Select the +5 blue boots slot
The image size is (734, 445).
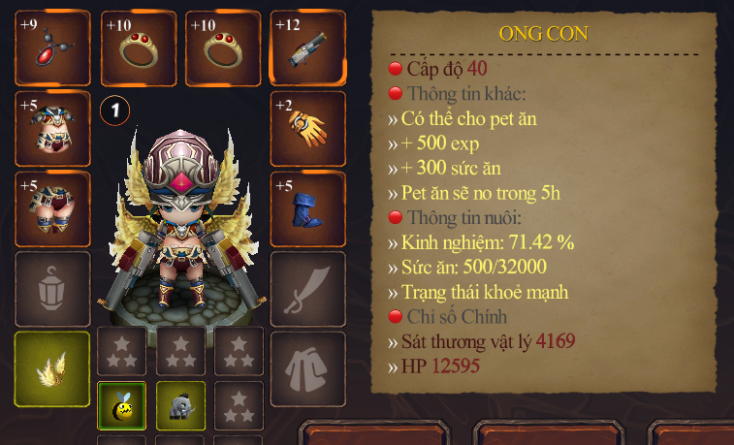tap(308, 208)
